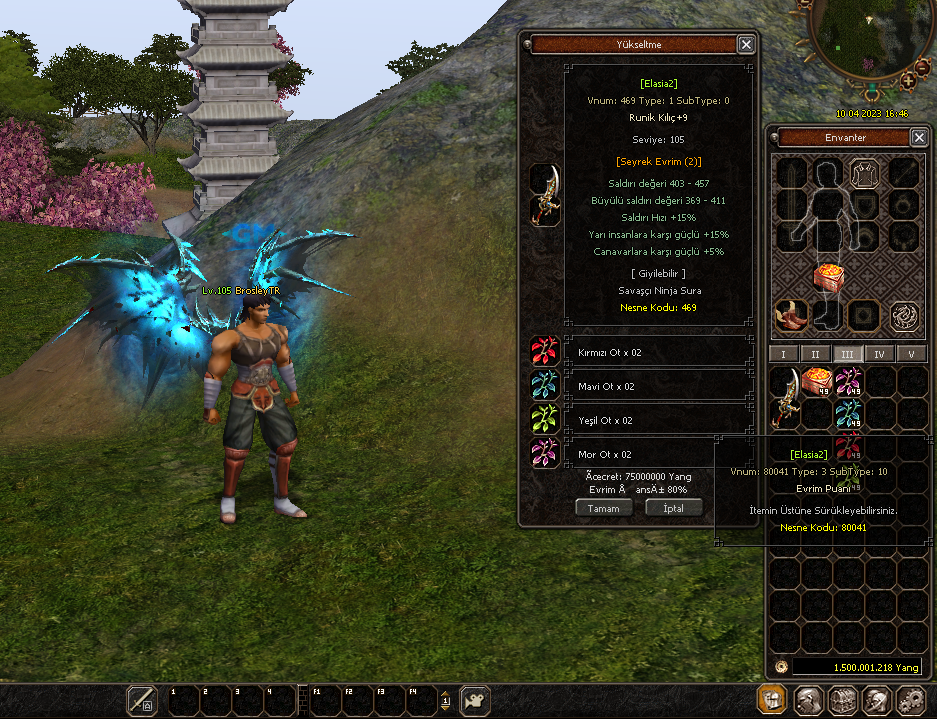Pick the orange treasure chest inventory item

tap(817, 381)
